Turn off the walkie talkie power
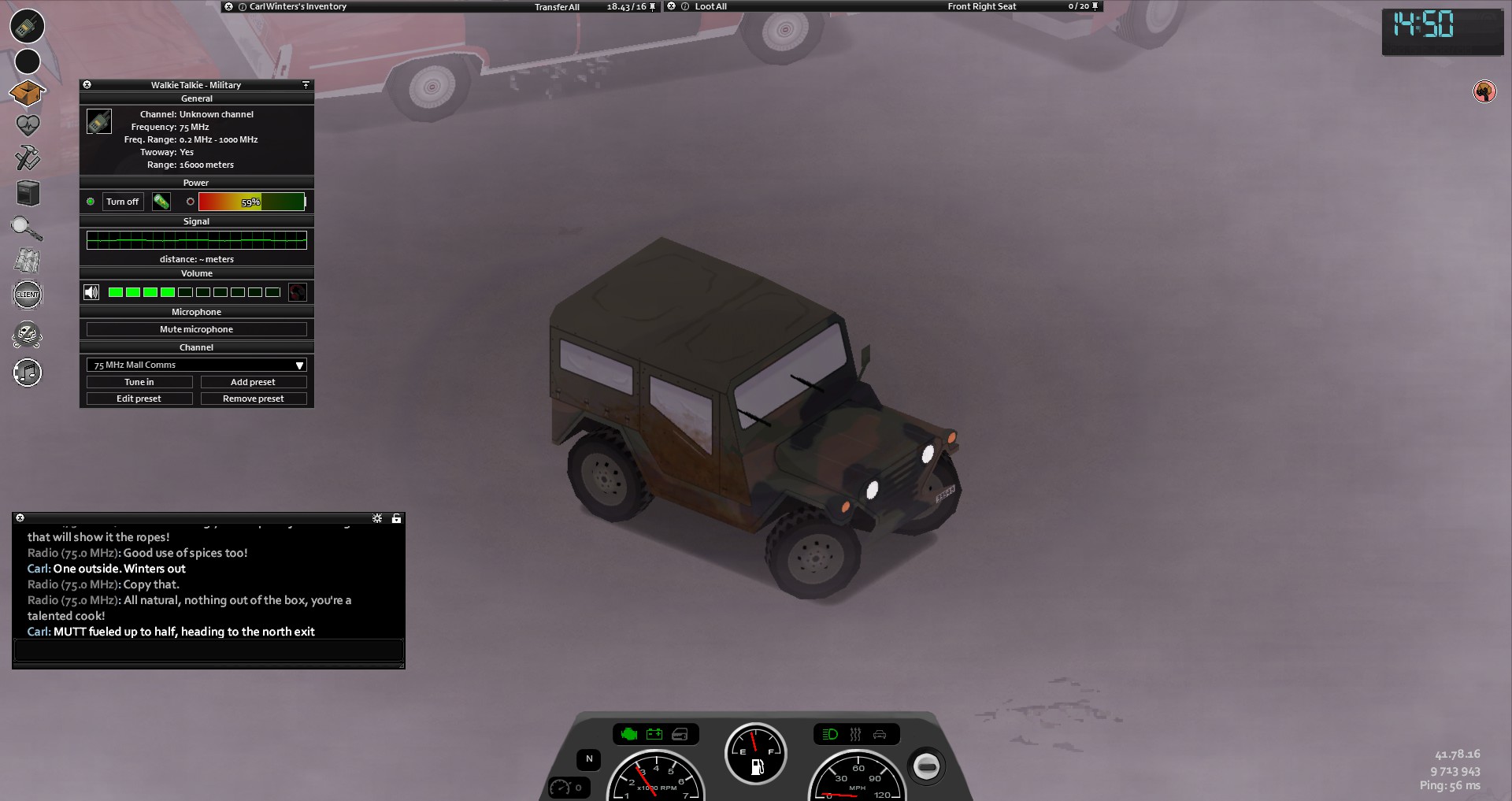 123,202
